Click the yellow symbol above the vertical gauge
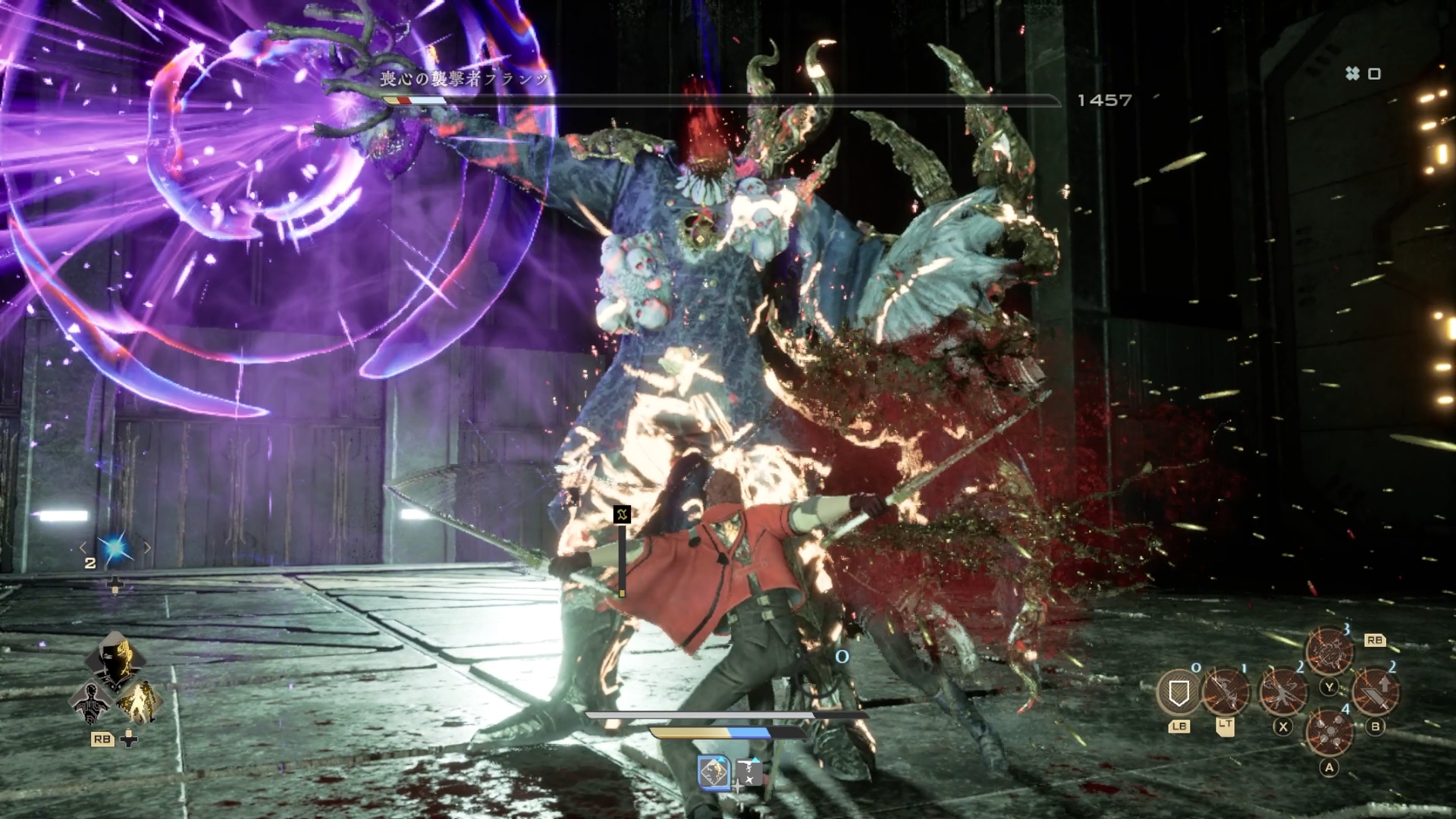 point(622,515)
